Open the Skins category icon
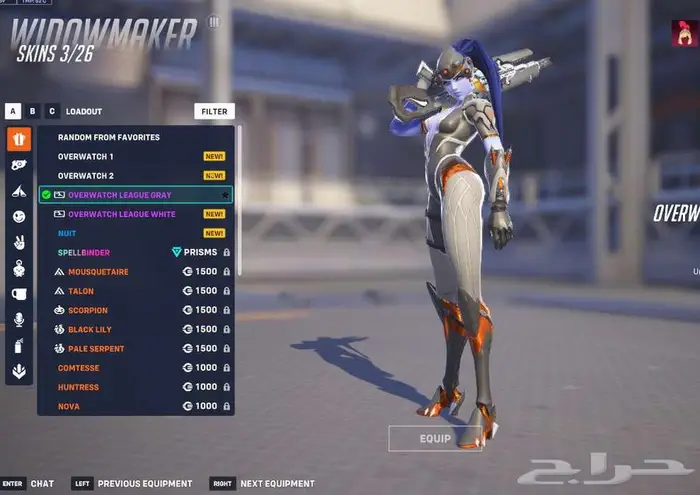 (x=19, y=139)
